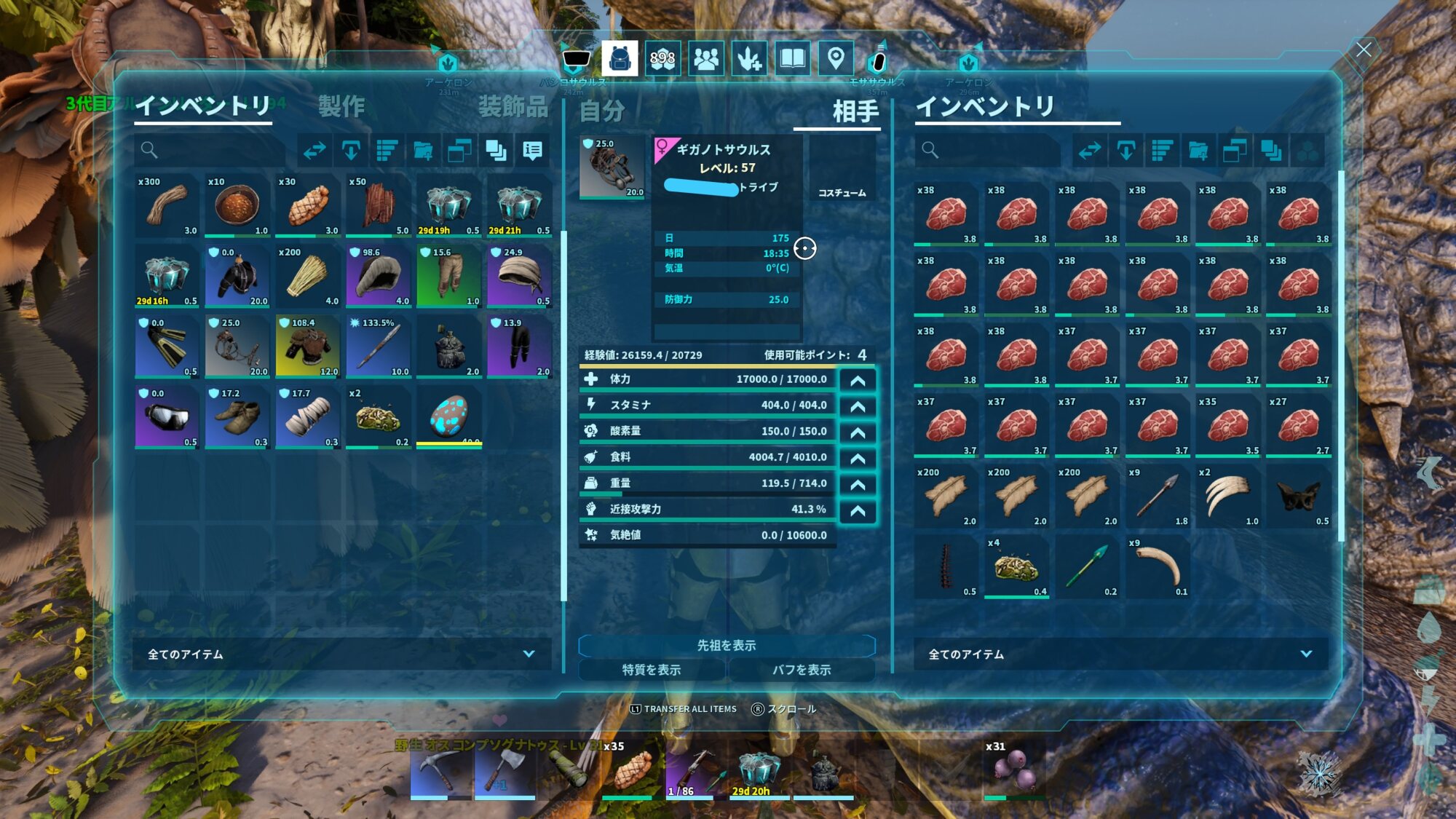Viewport: 1456px width, 819px height.
Task: Pick the x300 wood stack
Action: pos(167,206)
